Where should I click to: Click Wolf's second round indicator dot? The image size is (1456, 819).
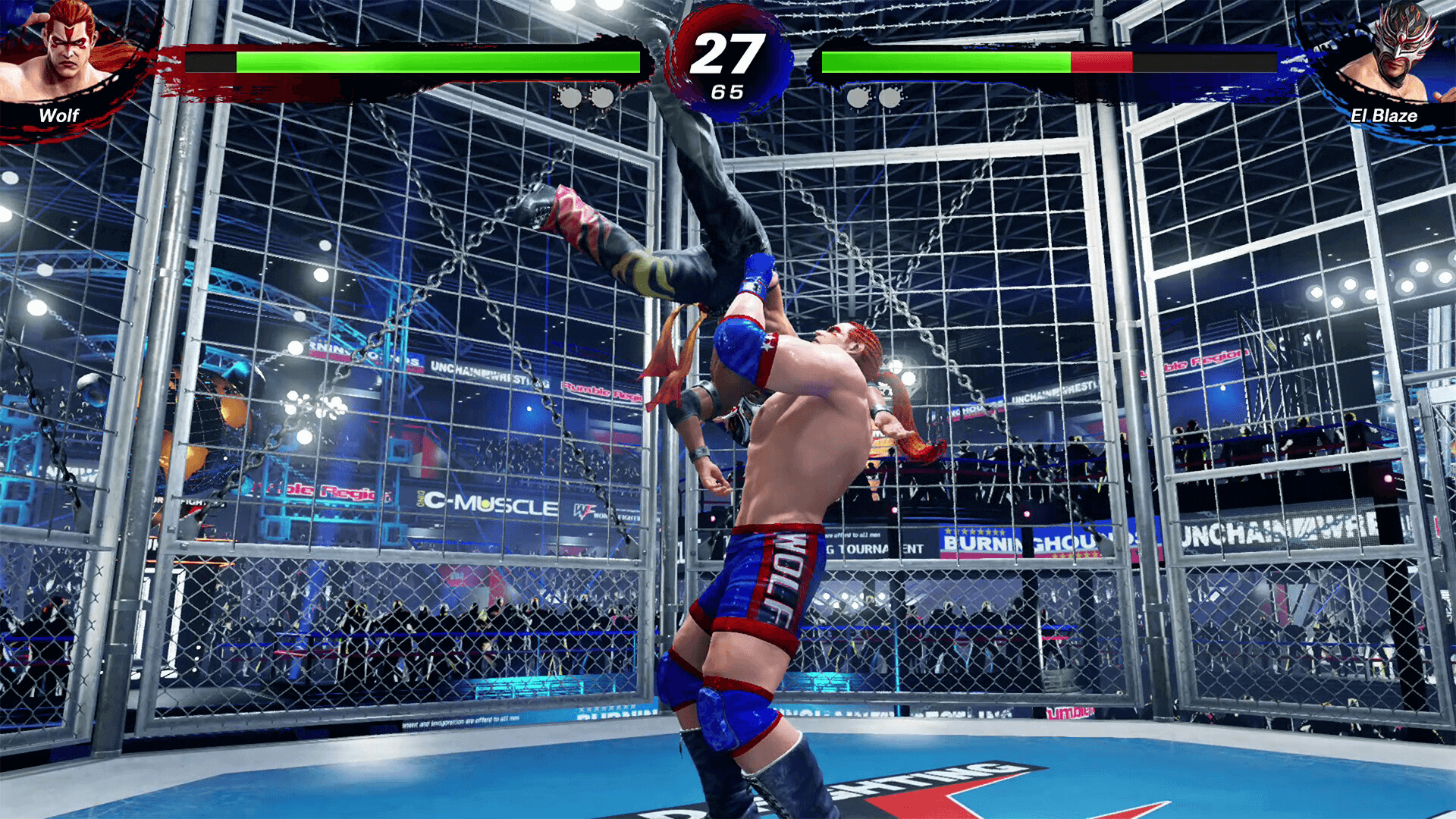604,97
